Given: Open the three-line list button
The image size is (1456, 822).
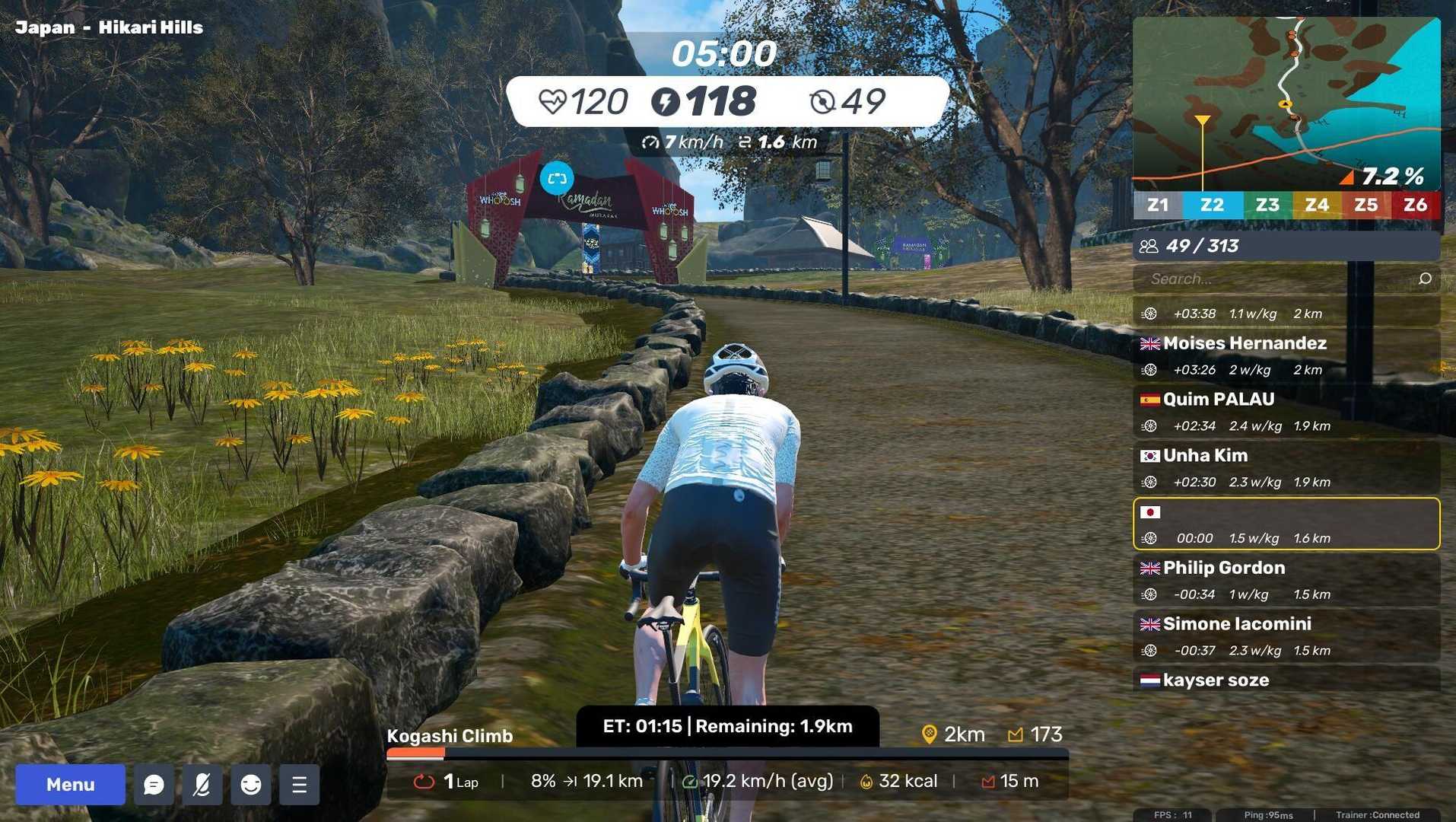Looking at the screenshot, I should [x=299, y=785].
